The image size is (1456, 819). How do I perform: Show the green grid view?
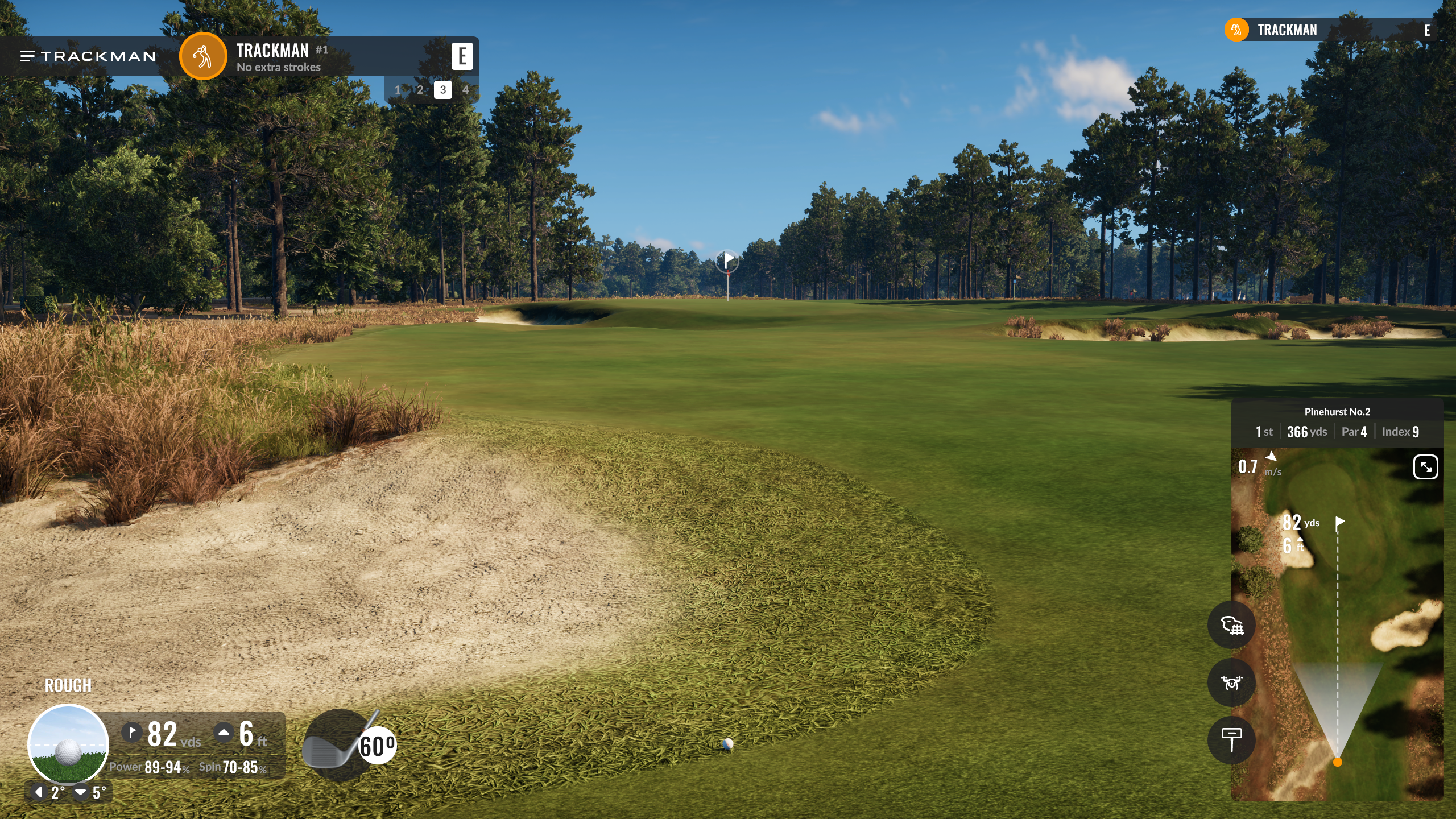(x=1231, y=625)
